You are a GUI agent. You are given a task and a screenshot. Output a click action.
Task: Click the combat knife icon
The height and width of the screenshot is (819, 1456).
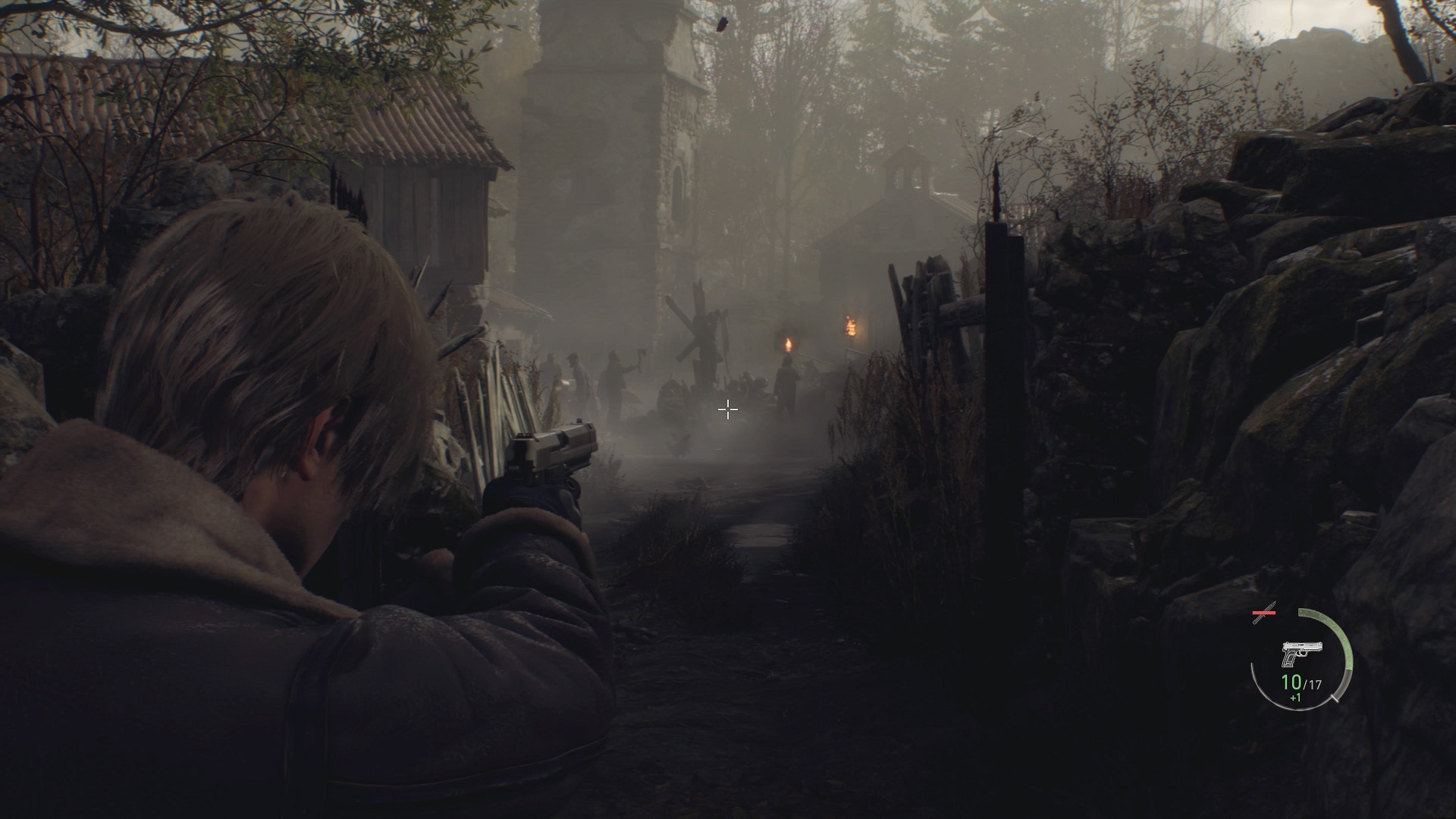click(1265, 617)
